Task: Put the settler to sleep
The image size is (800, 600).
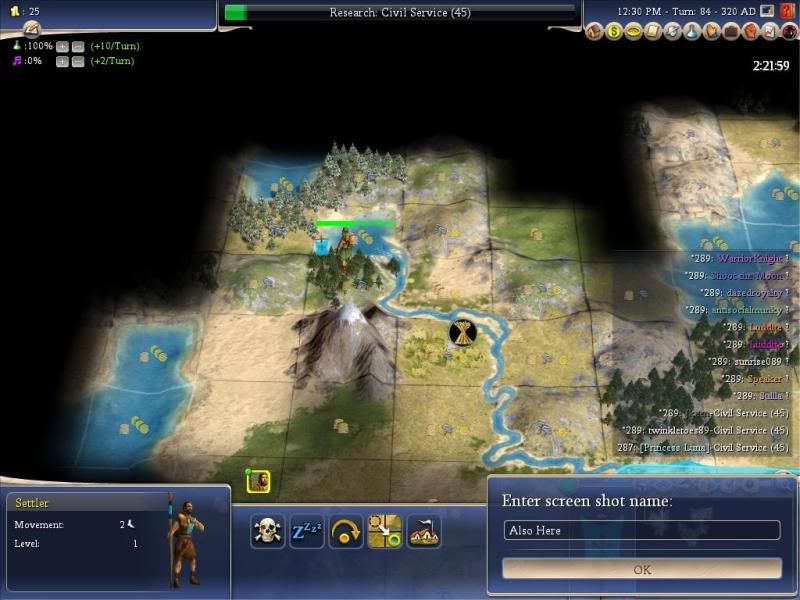Action: pyautogui.click(x=306, y=531)
